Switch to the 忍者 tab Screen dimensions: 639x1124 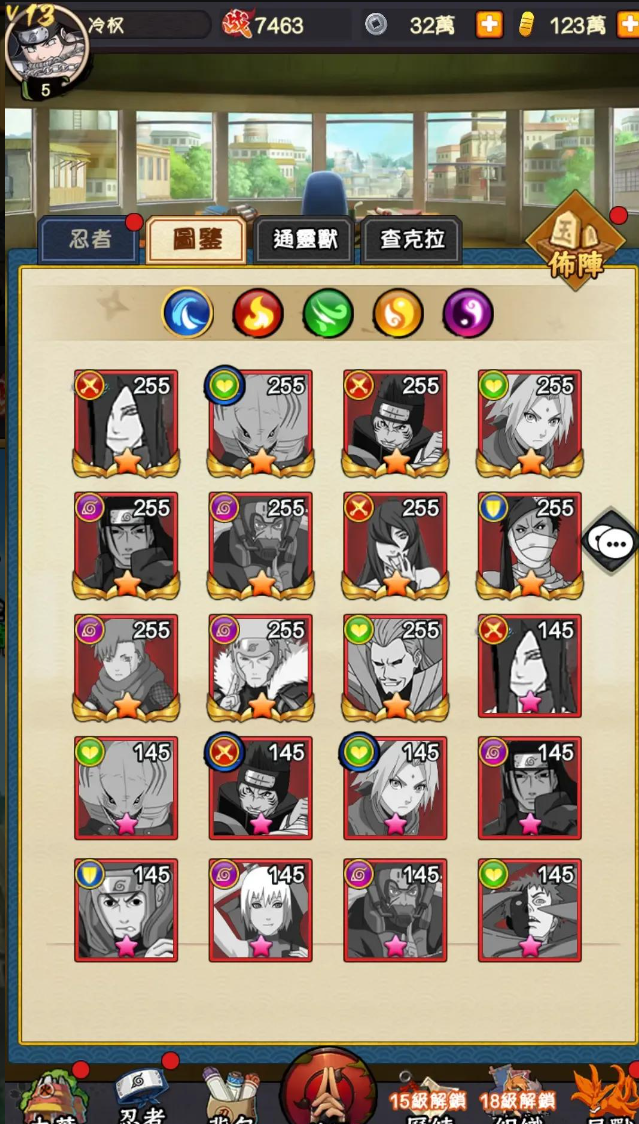pos(89,241)
